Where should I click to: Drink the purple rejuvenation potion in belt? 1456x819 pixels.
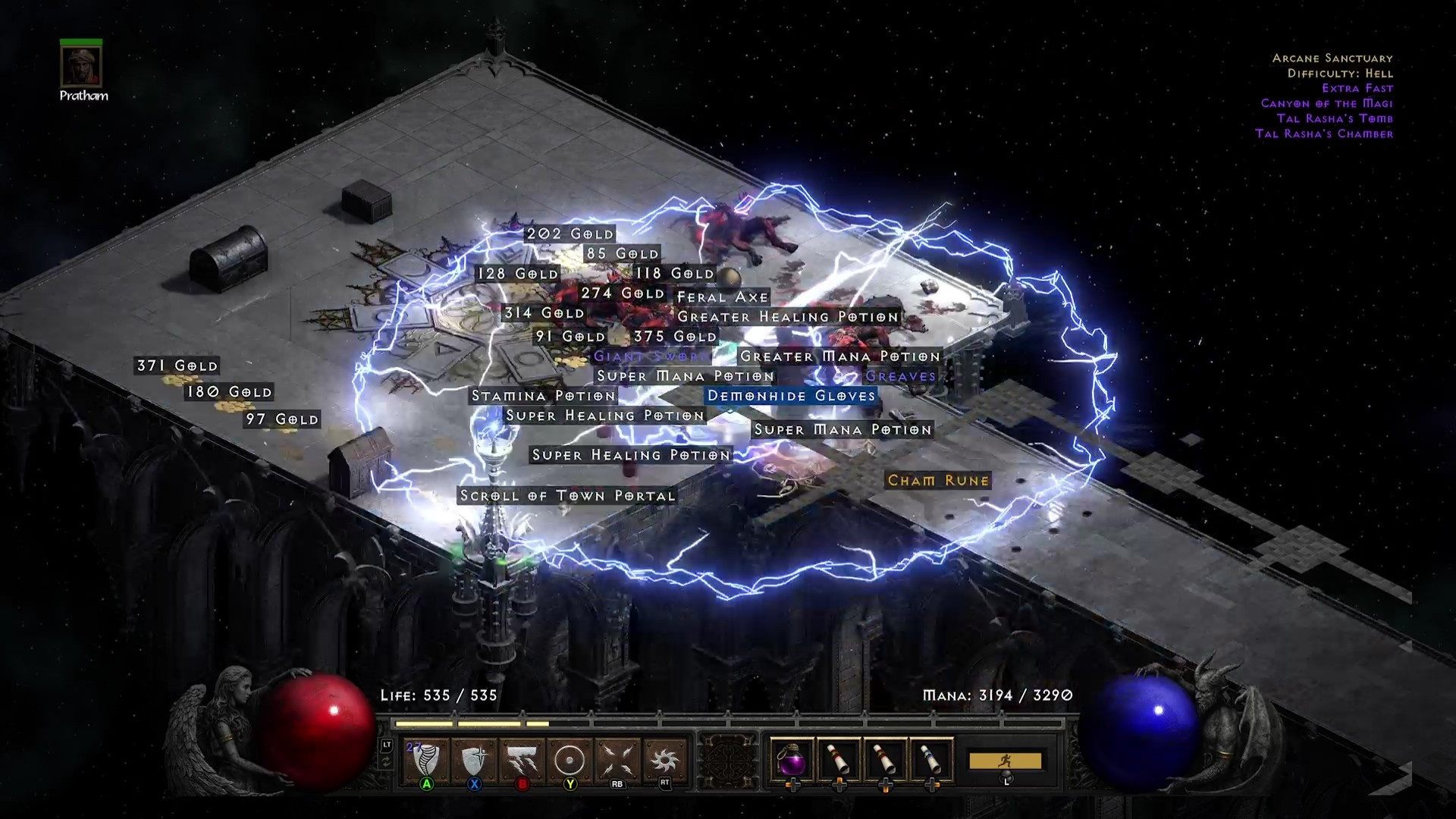coord(792,759)
